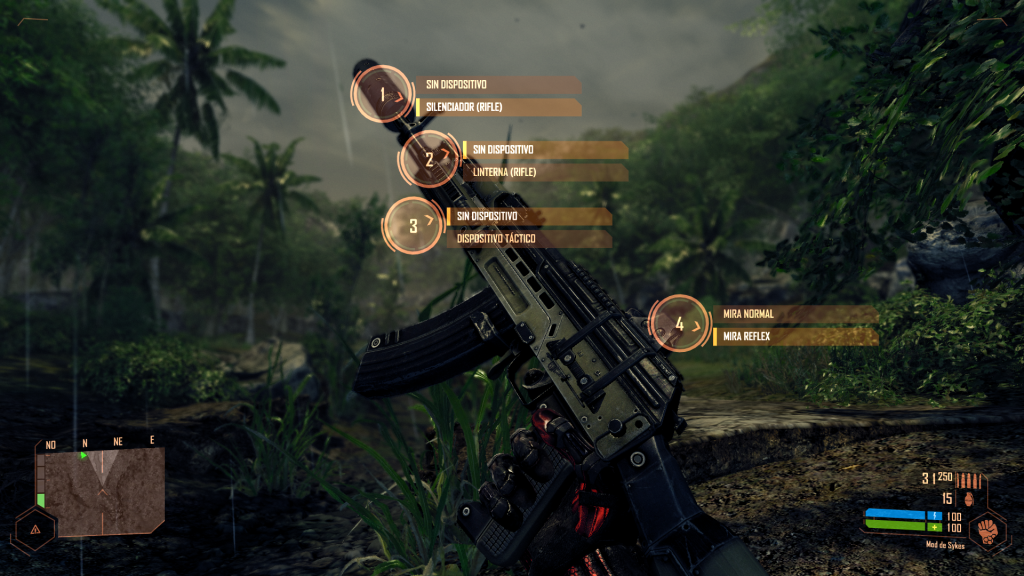Select the Mira Normal sight

(x=797, y=314)
